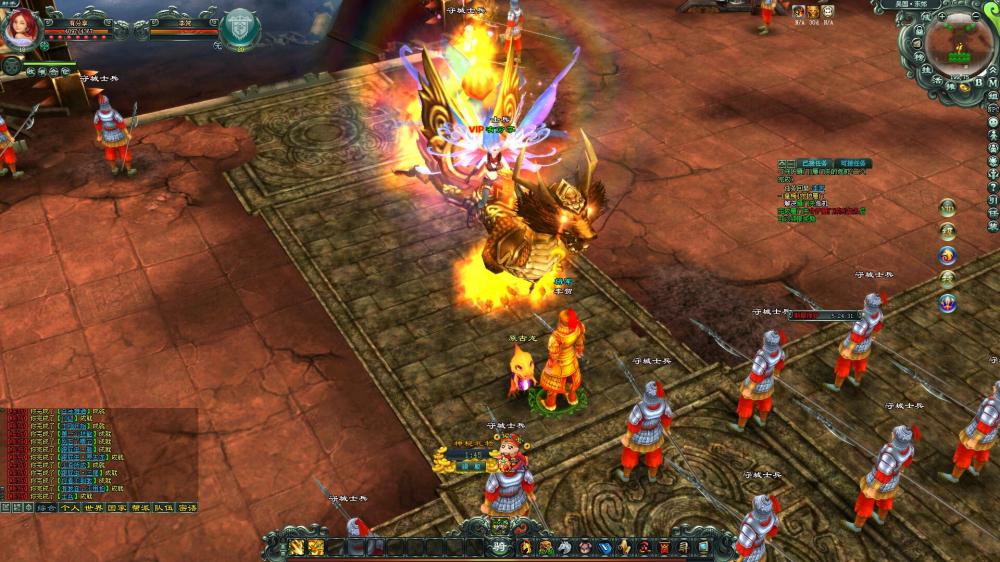The image size is (1000, 562).
Task: Click the red-haired player portrait
Action: (20, 28)
